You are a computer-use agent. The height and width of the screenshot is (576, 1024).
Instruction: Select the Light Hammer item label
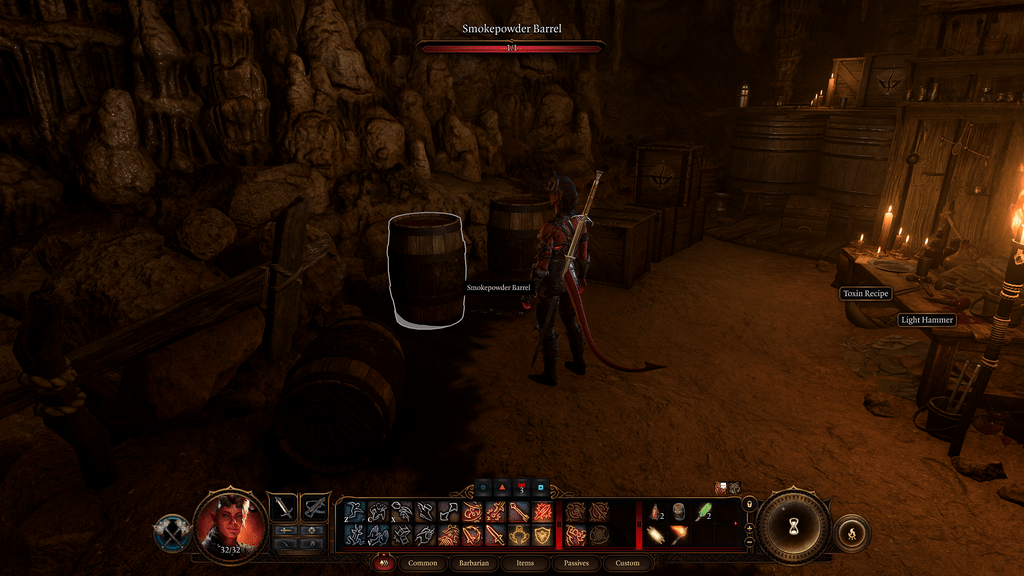click(926, 320)
